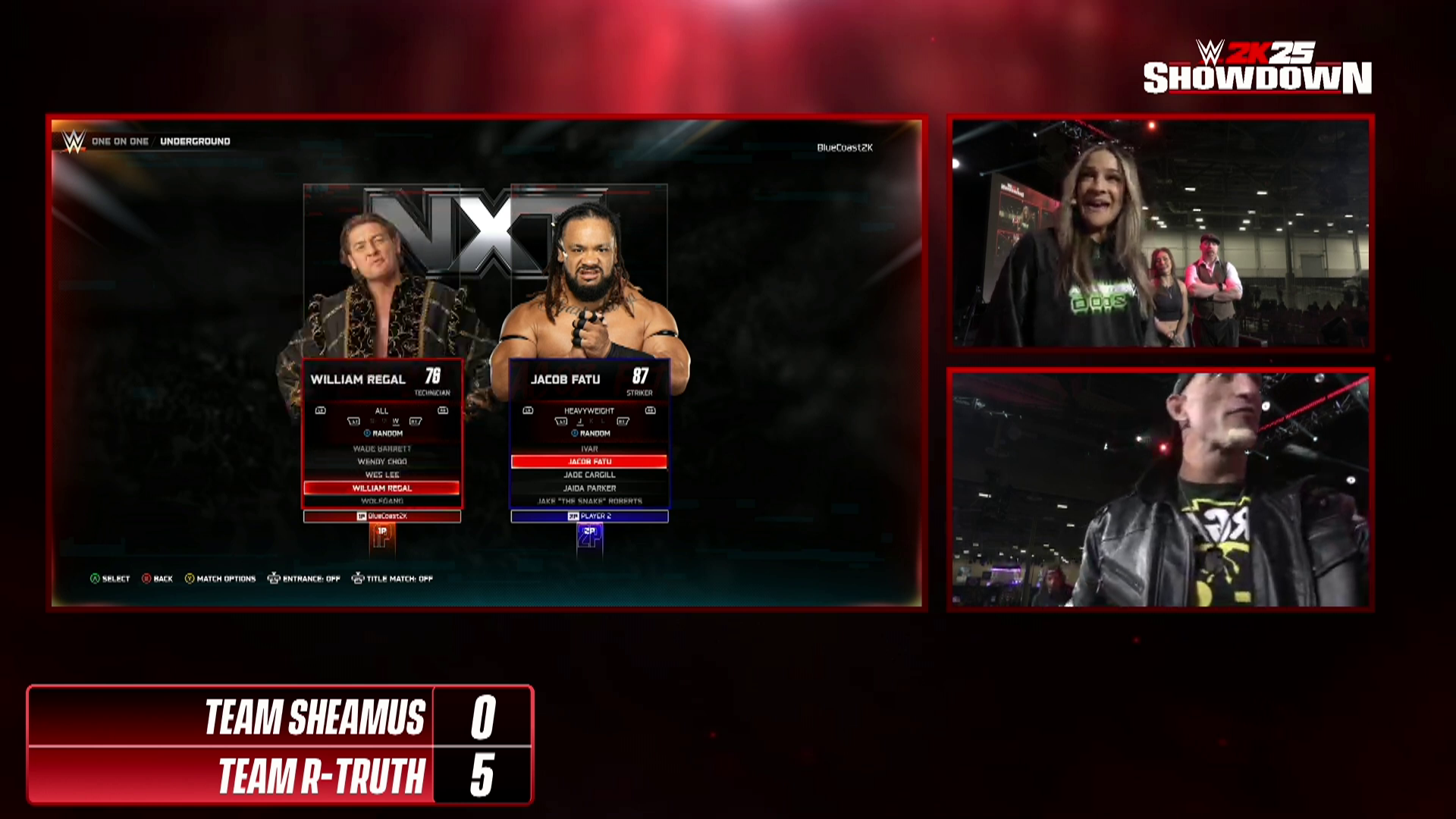Screen dimensions: 1456x819
Task: Select Jake "The Snake" Roberts row
Action: 589,501
